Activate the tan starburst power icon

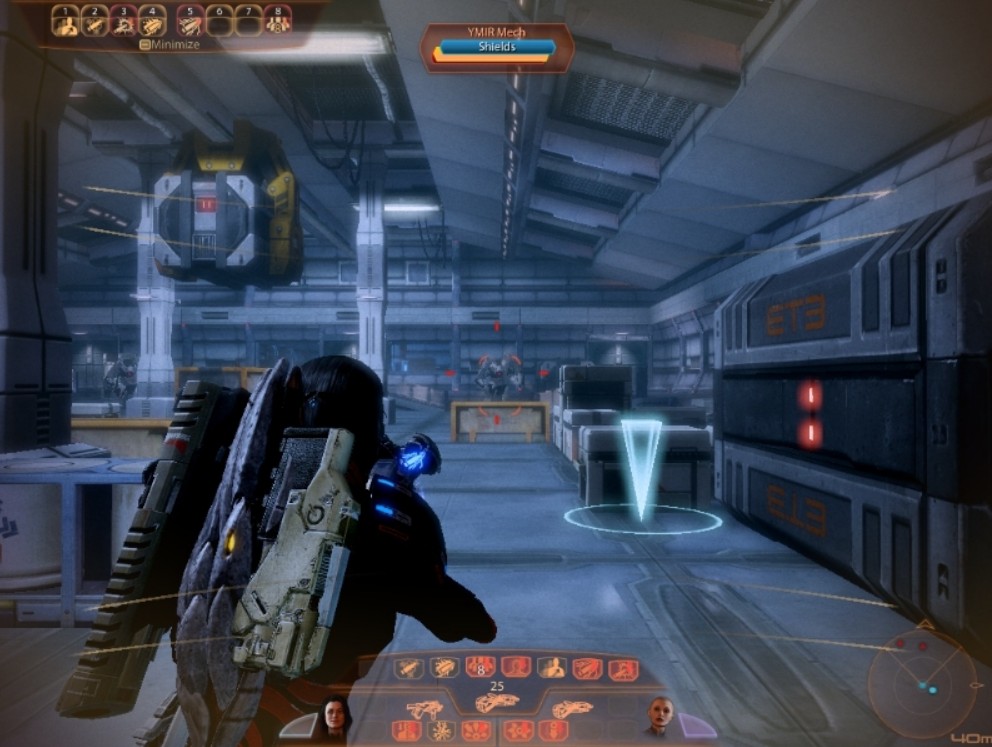click(441, 731)
